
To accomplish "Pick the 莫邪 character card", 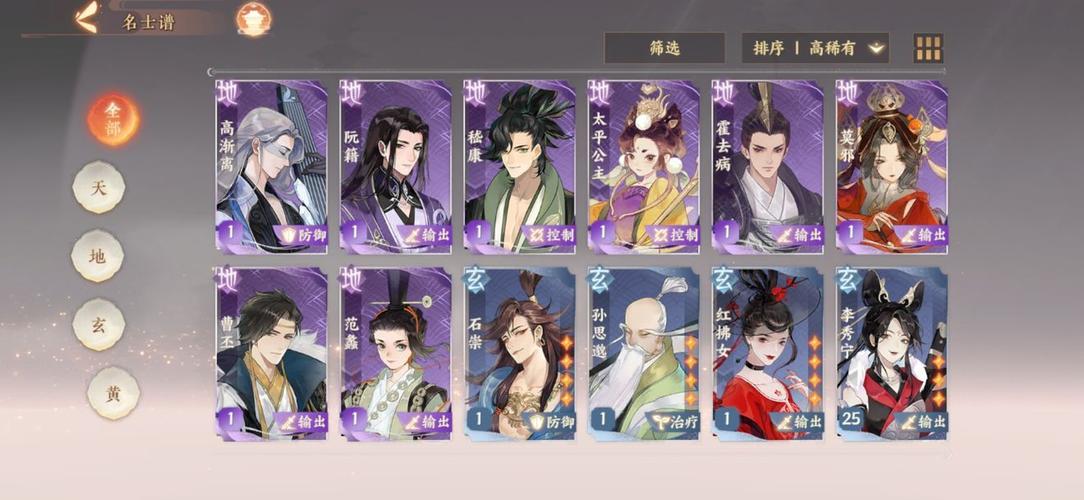I will 891,165.
